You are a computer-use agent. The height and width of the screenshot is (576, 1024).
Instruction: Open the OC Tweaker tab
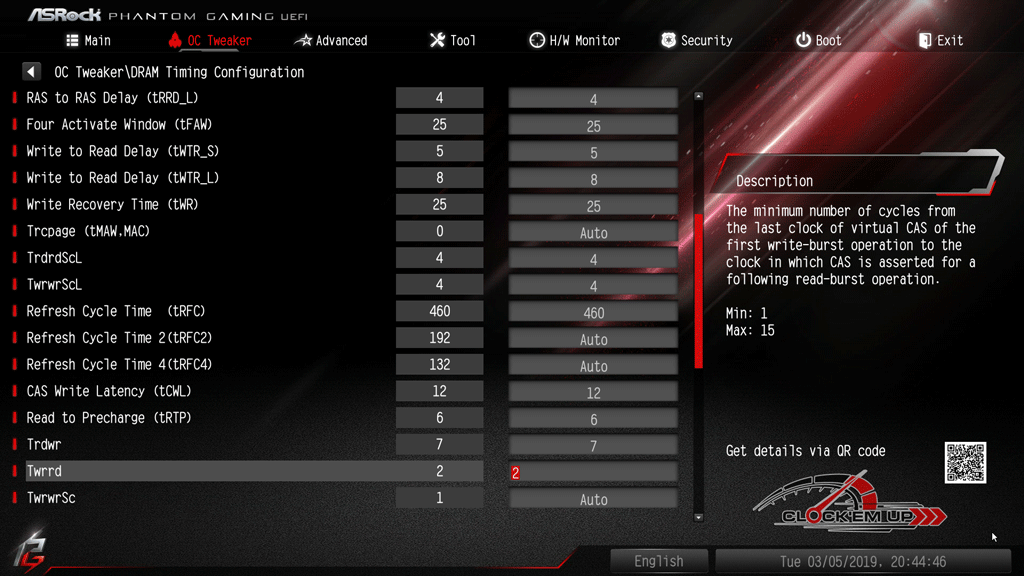[210, 41]
